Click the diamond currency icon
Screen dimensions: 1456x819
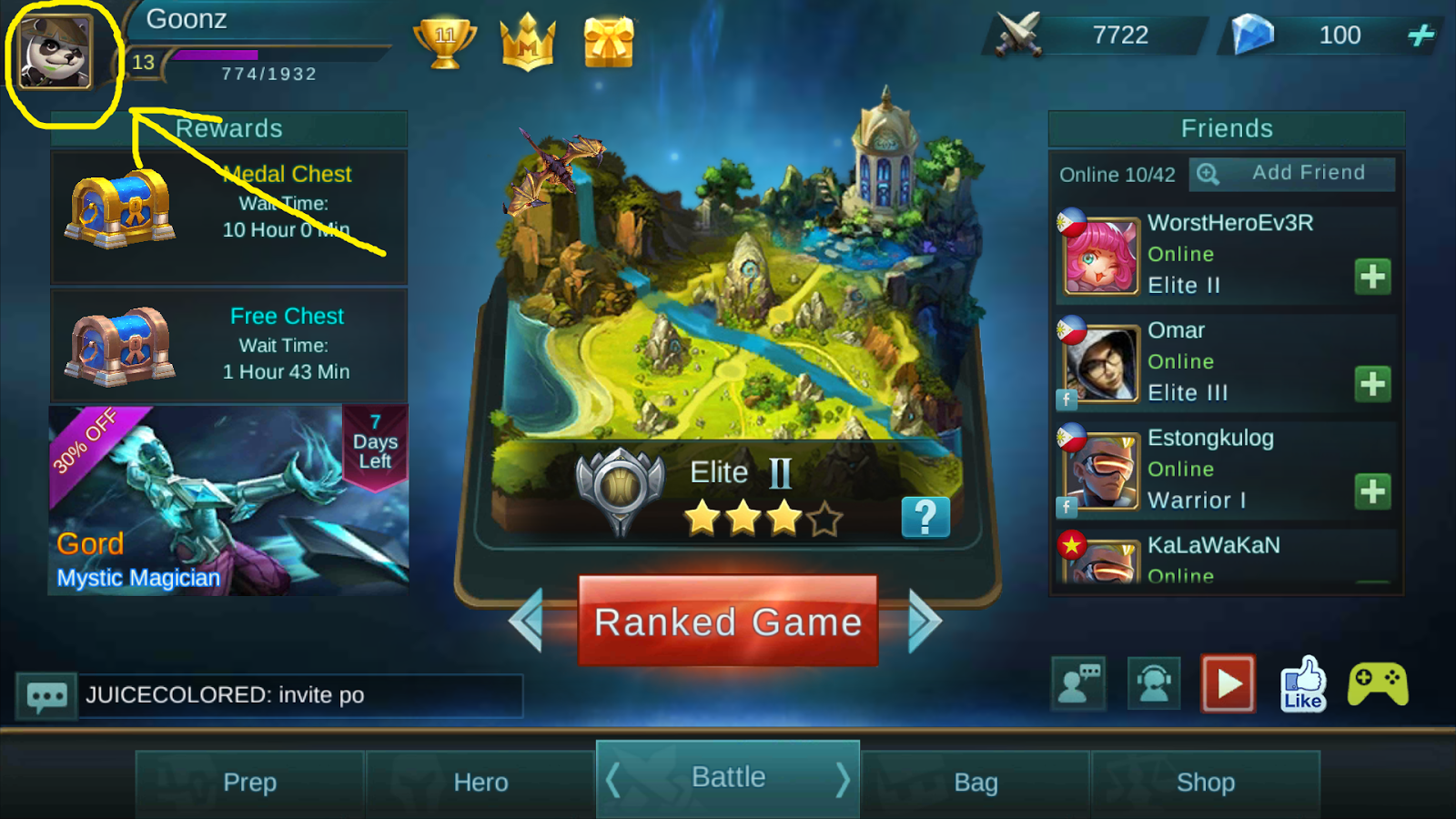pyautogui.click(x=1251, y=35)
